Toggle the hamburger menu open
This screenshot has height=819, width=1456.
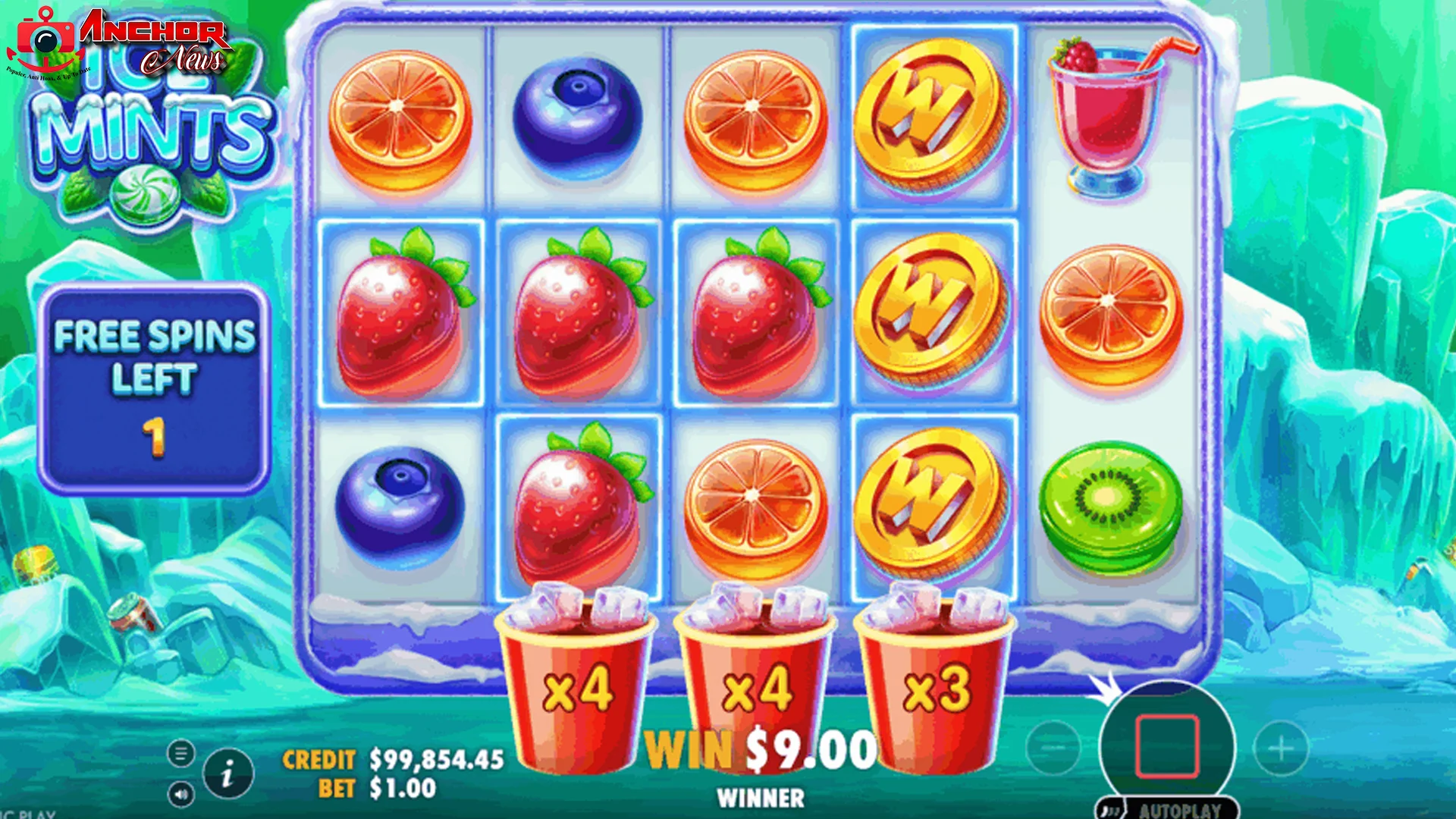[182, 753]
